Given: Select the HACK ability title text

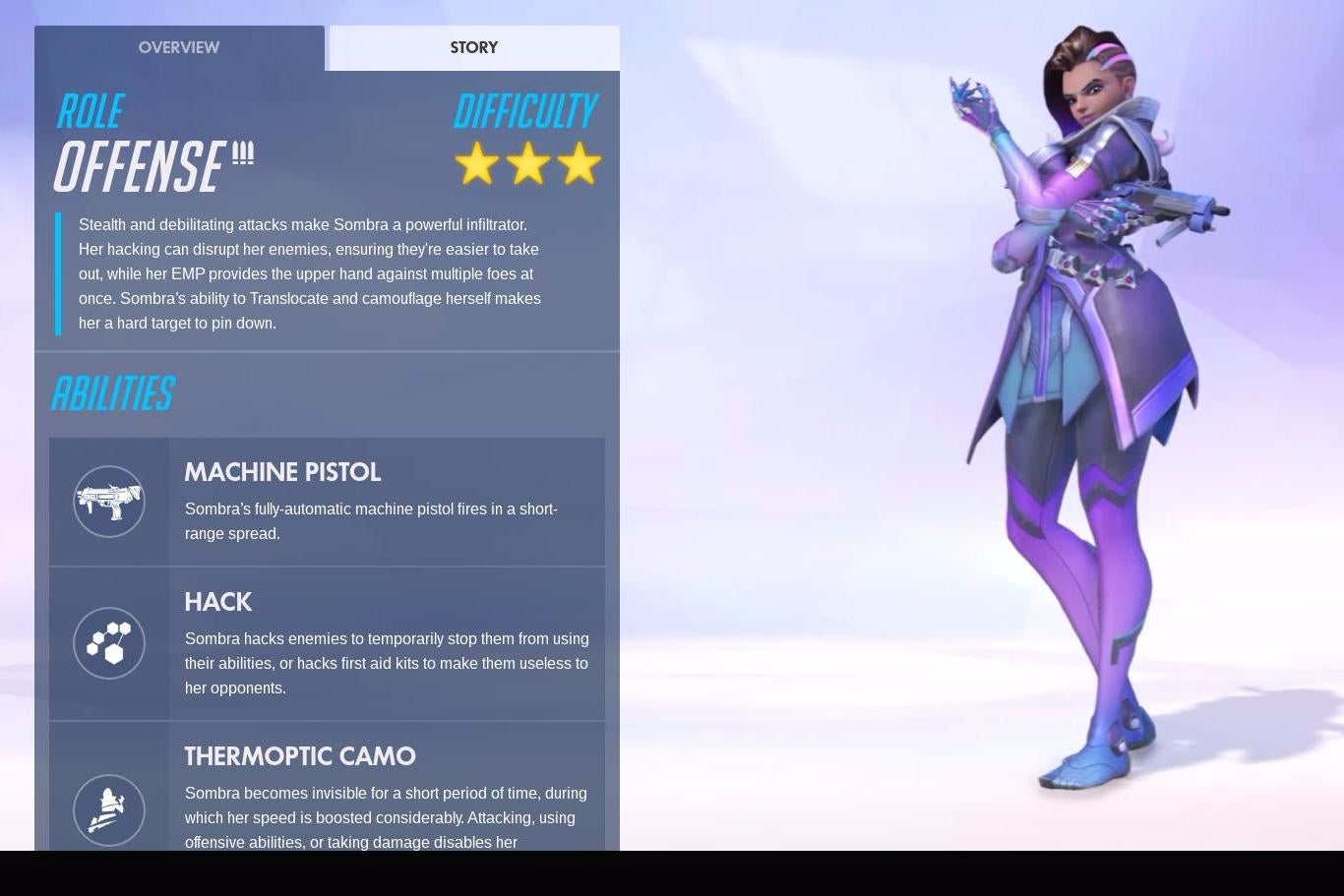Looking at the screenshot, I should coord(218,602).
